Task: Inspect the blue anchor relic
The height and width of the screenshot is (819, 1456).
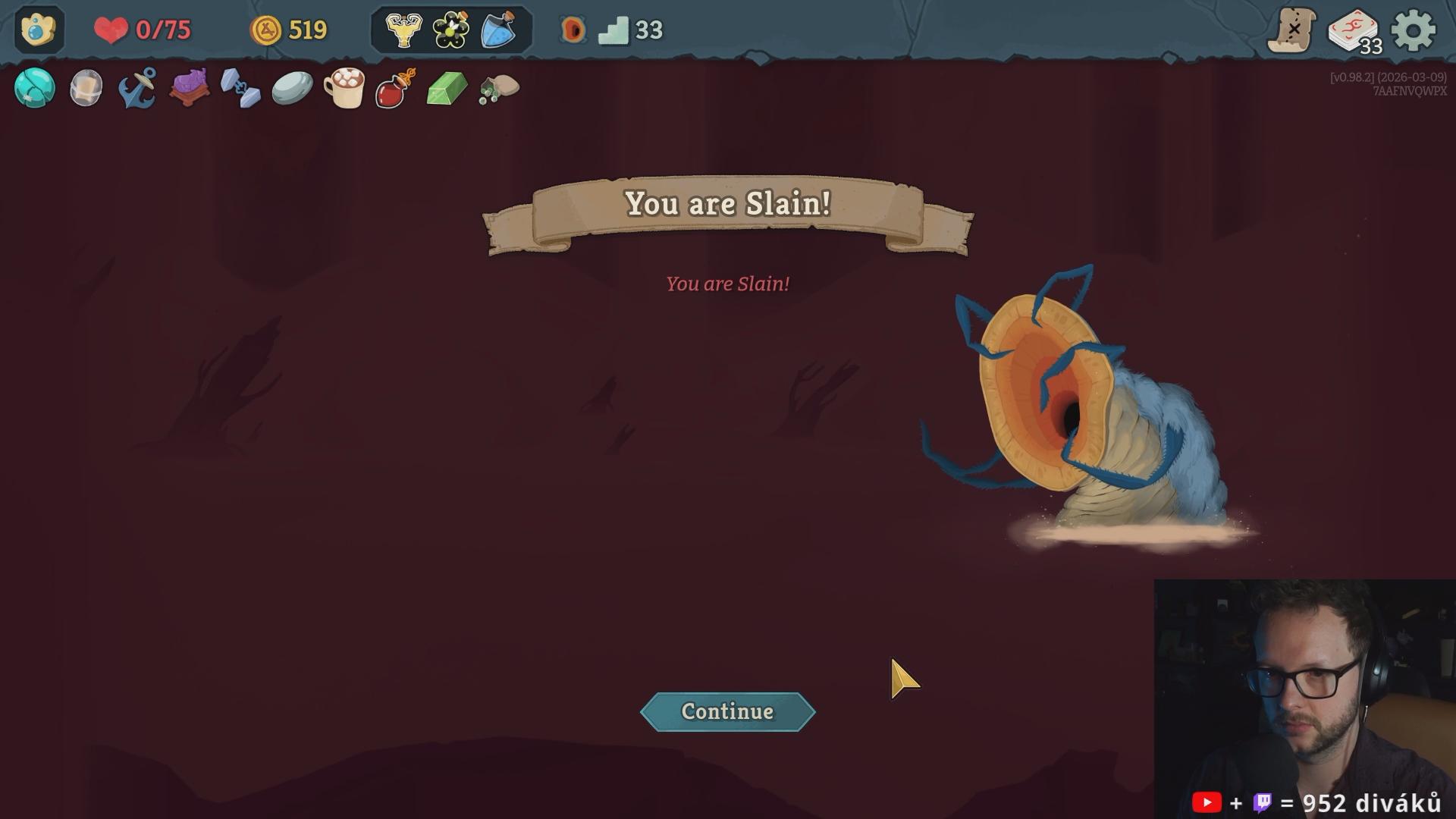Action: (138, 88)
